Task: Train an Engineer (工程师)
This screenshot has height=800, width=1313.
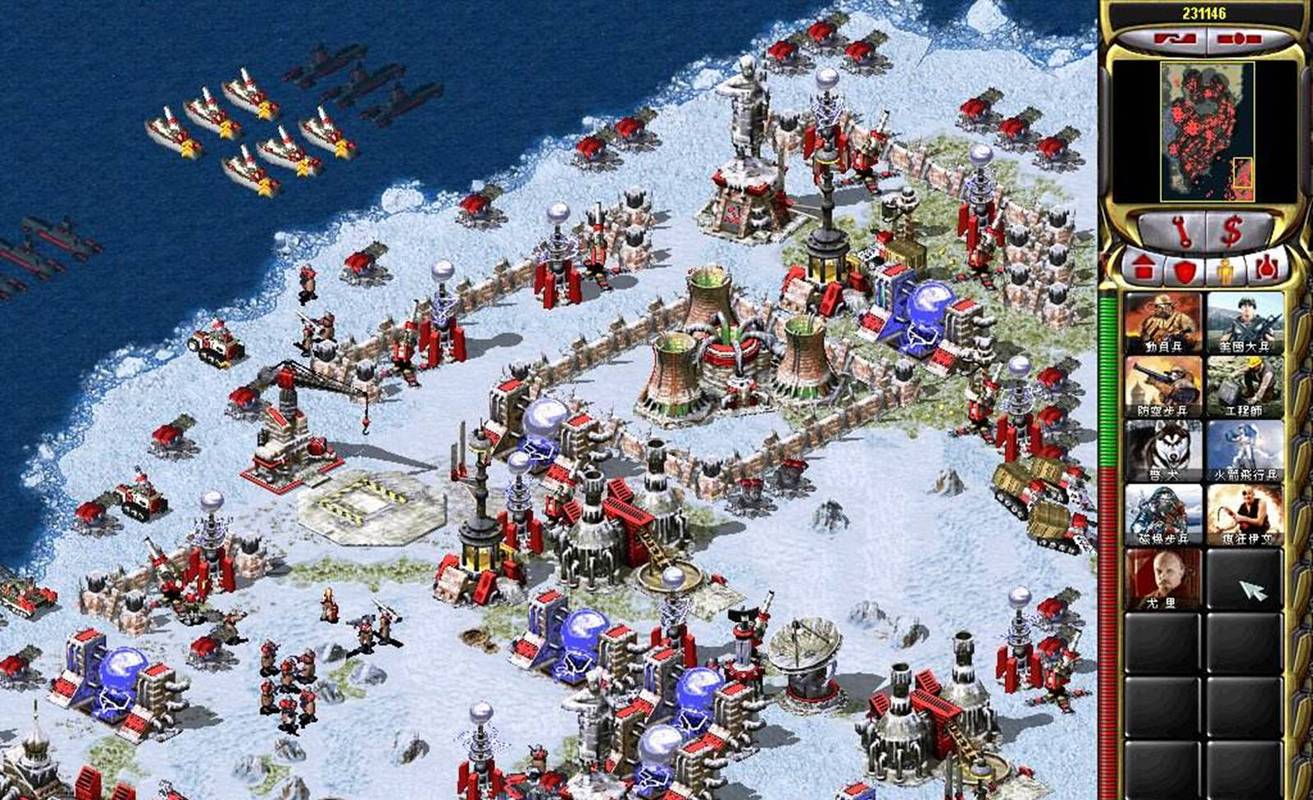Action: 1244,386
